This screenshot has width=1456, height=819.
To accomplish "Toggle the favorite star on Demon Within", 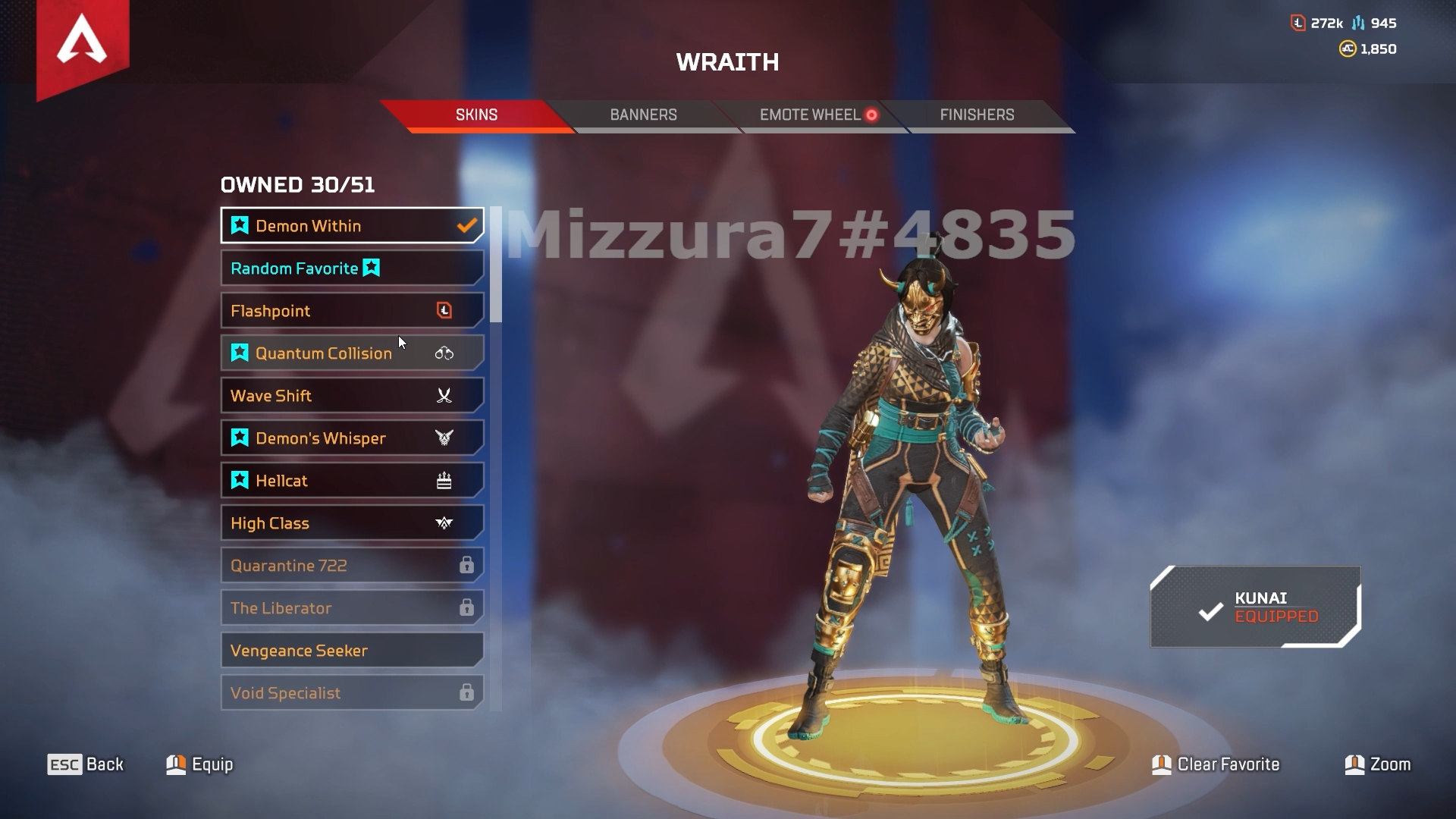I will [x=239, y=225].
